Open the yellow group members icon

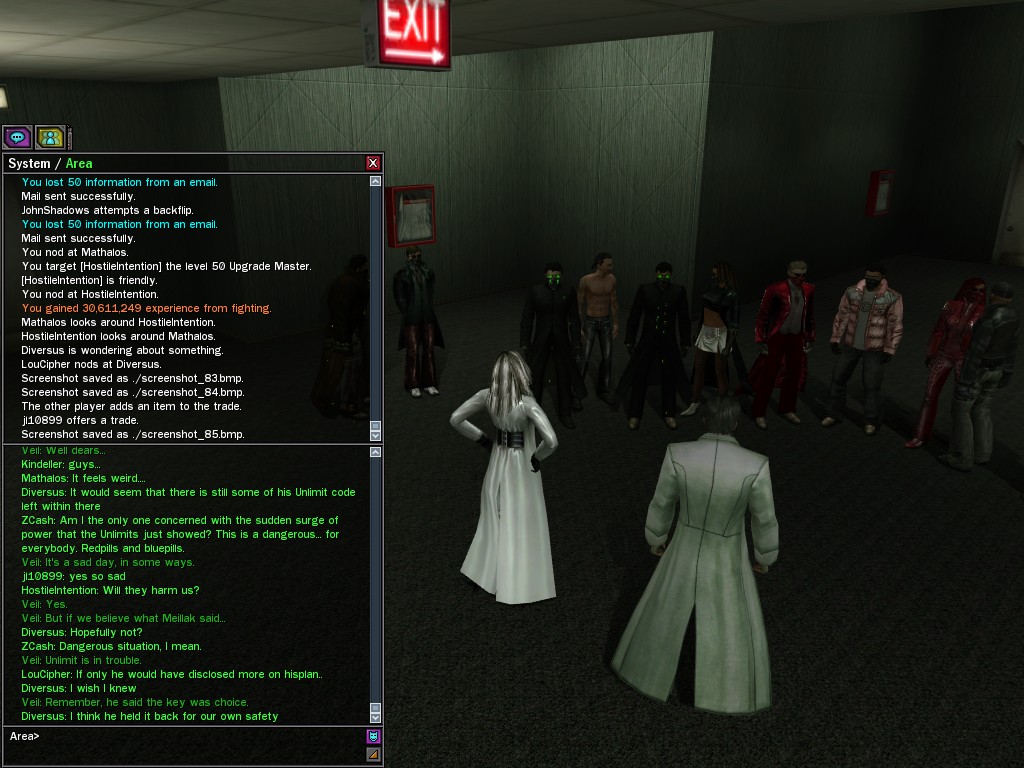(49, 137)
